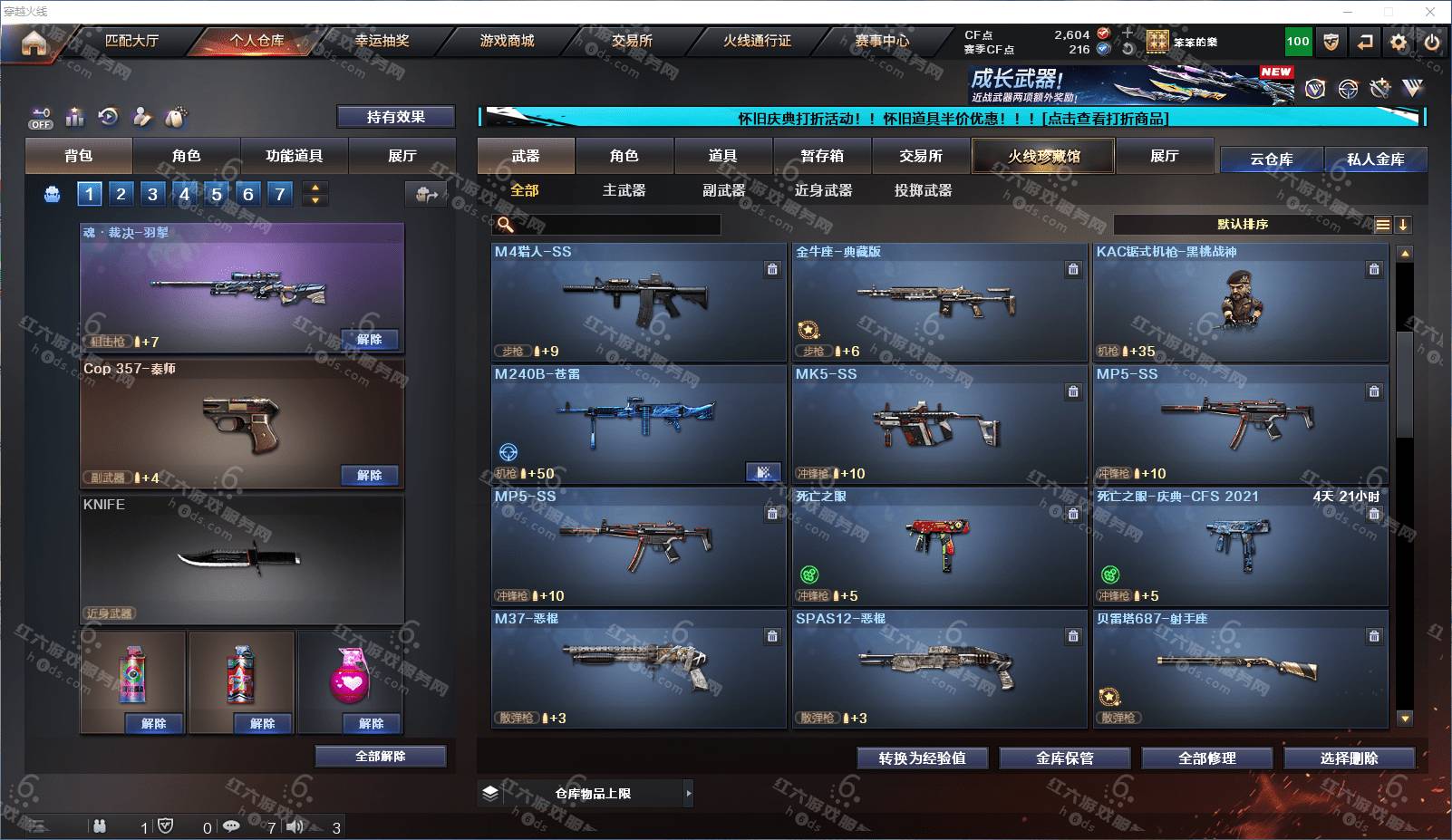Open the 交易所 top menu
Screen dimensions: 1452x840
coord(632,41)
